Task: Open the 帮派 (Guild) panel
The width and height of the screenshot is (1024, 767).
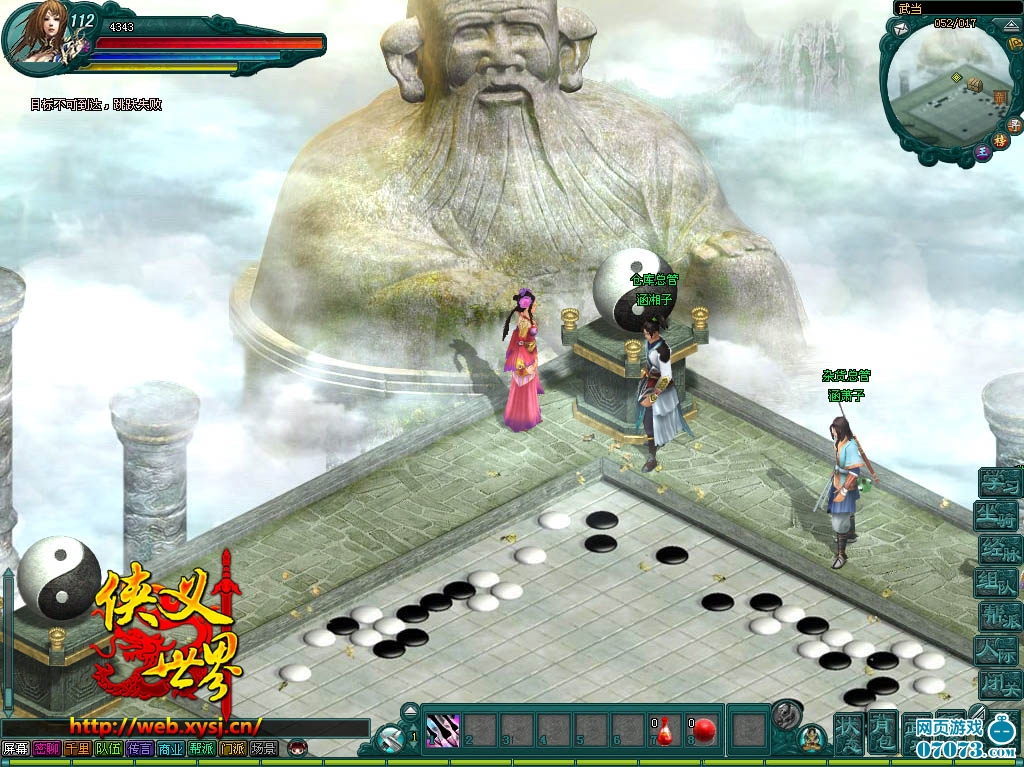Action: [999, 616]
